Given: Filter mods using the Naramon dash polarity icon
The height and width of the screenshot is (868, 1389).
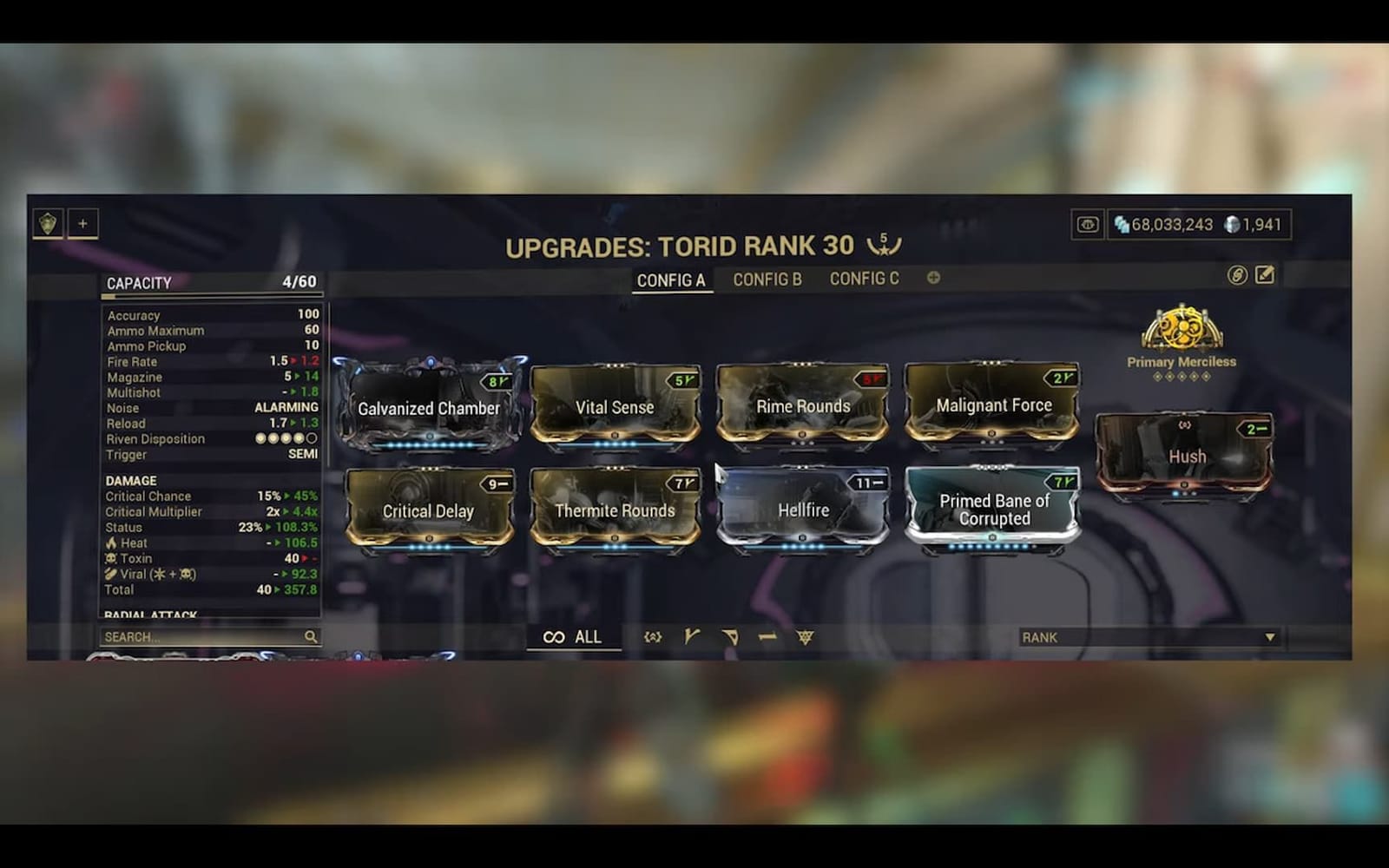Looking at the screenshot, I should (767, 636).
